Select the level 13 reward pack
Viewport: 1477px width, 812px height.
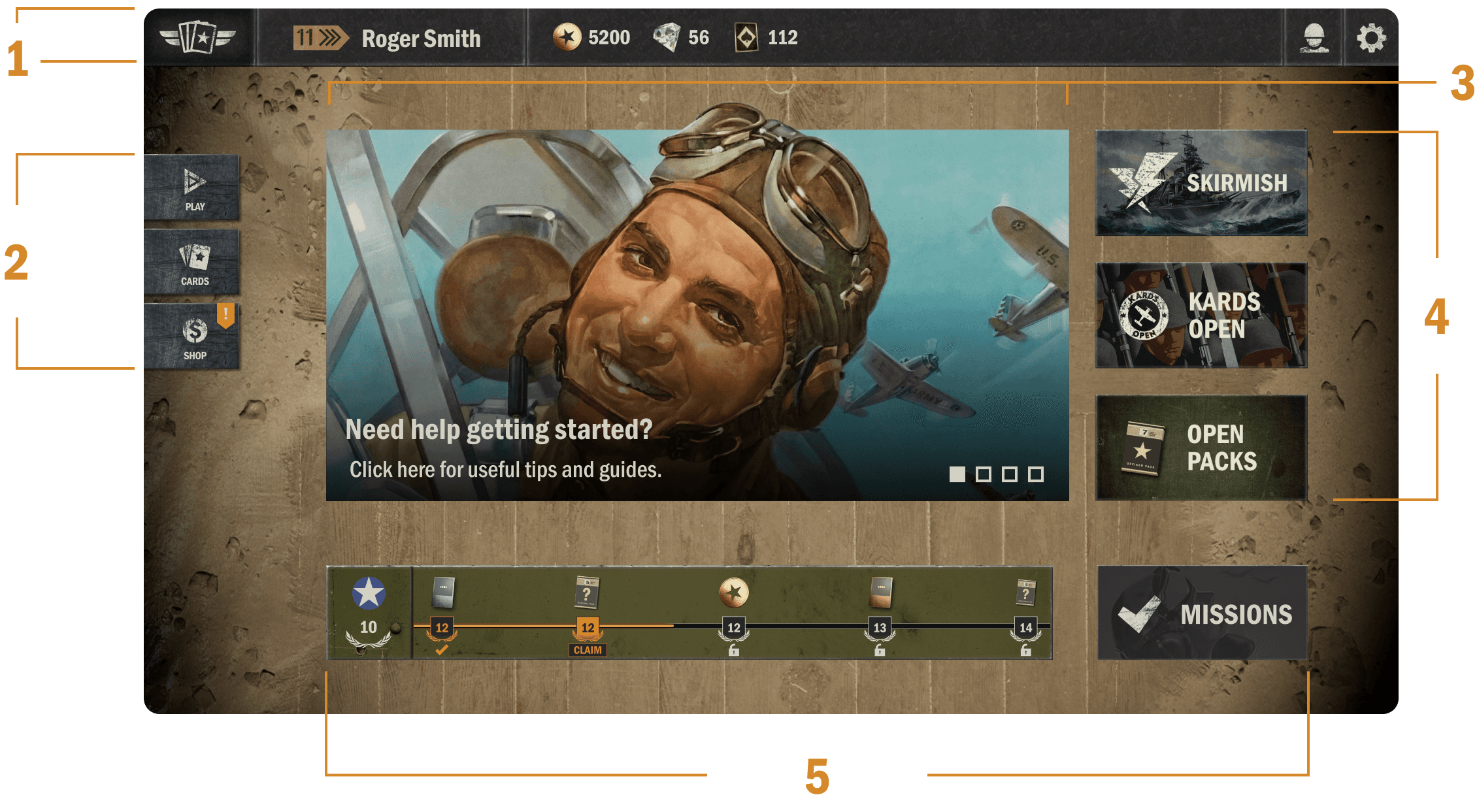tap(880, 592)
